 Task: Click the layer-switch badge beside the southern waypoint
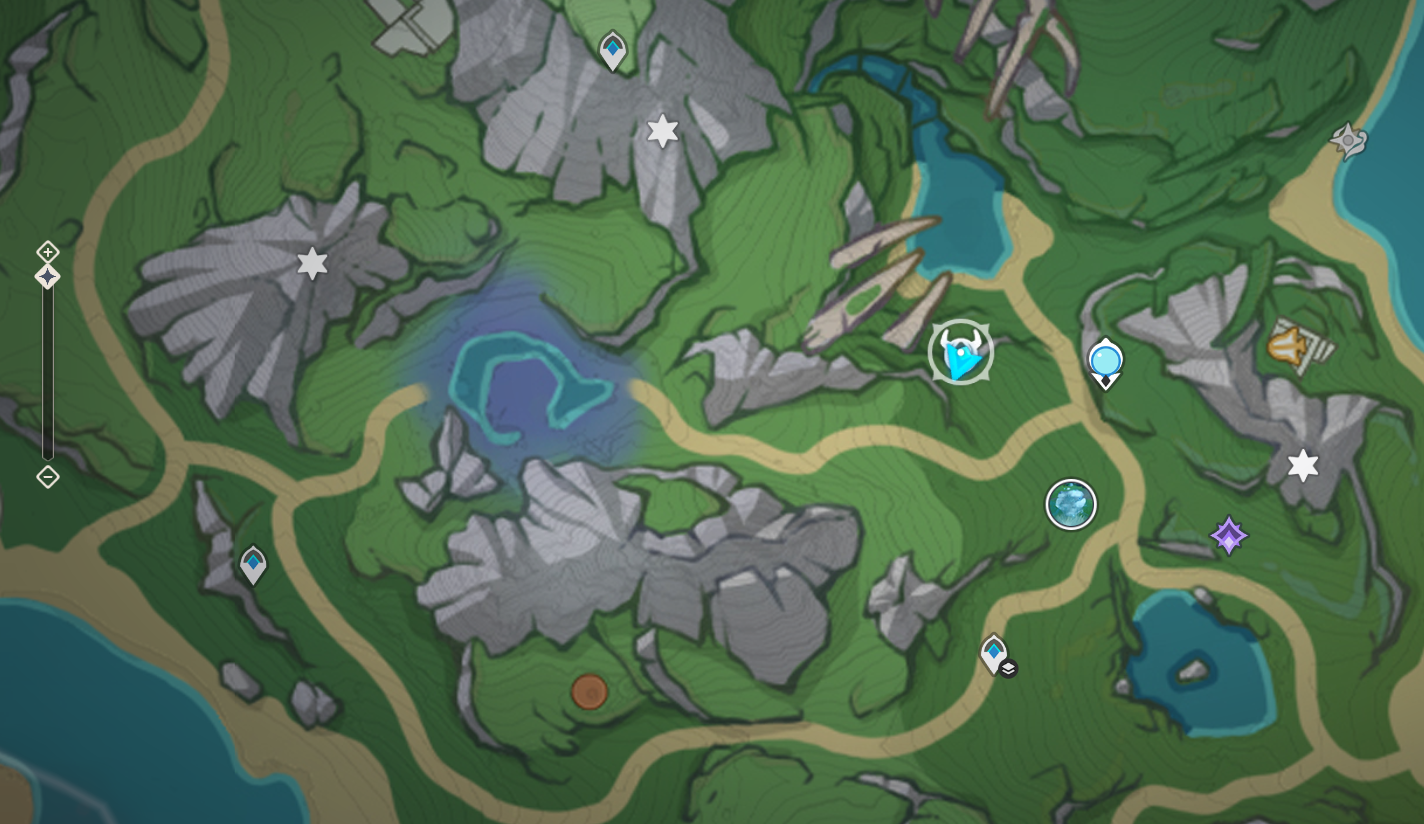pyautogui.click(x=1007, y=668)
